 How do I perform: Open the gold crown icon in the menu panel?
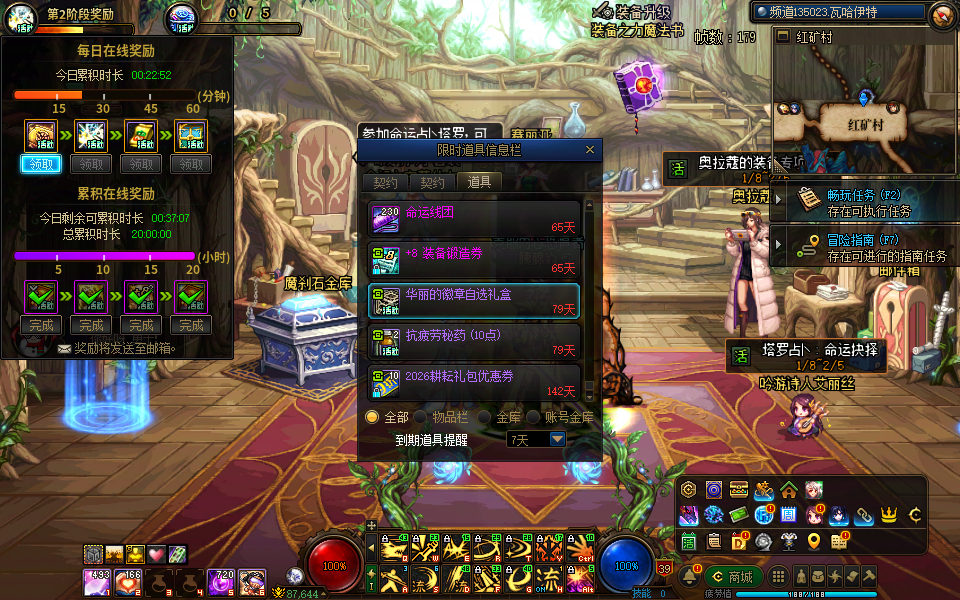tap(888, 515)
